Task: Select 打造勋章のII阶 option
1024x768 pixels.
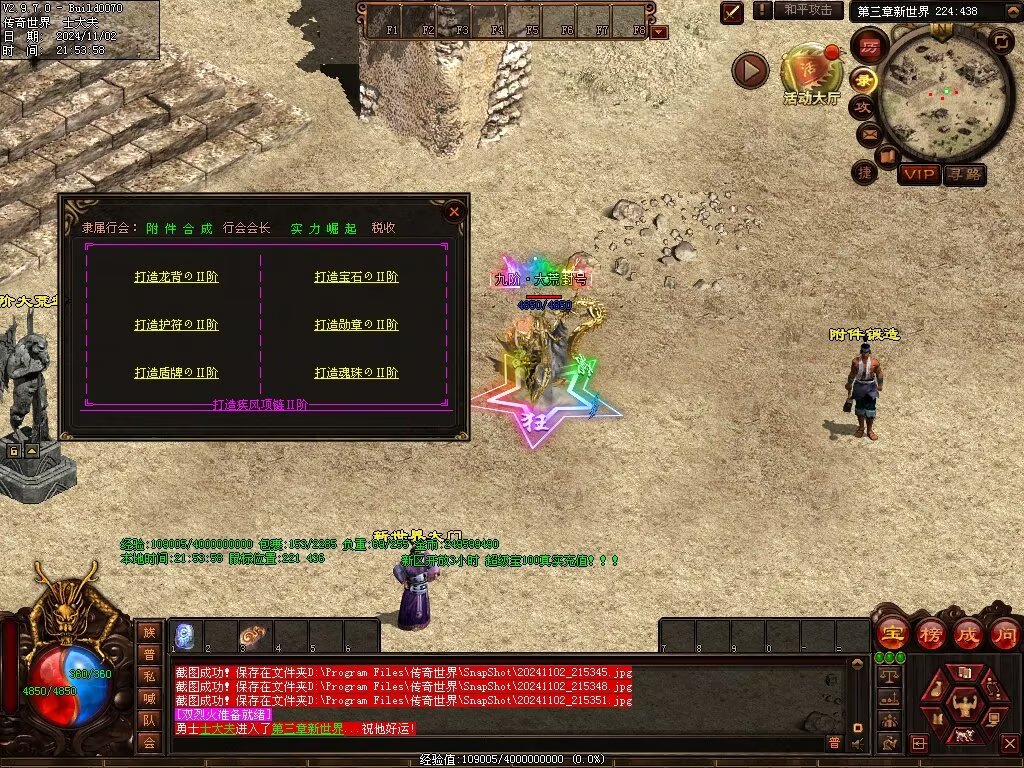Action: coord(356,325)
